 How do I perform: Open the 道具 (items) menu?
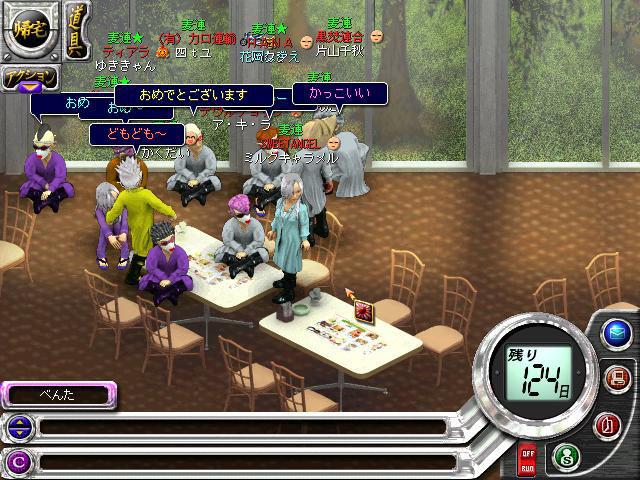point(77,35)
